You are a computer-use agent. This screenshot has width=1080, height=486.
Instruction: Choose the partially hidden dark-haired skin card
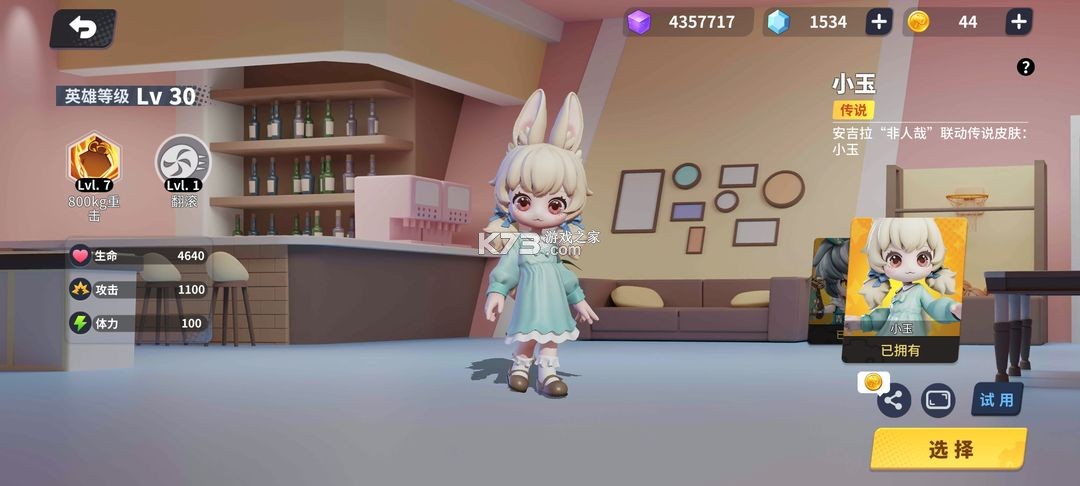point(829,290)
